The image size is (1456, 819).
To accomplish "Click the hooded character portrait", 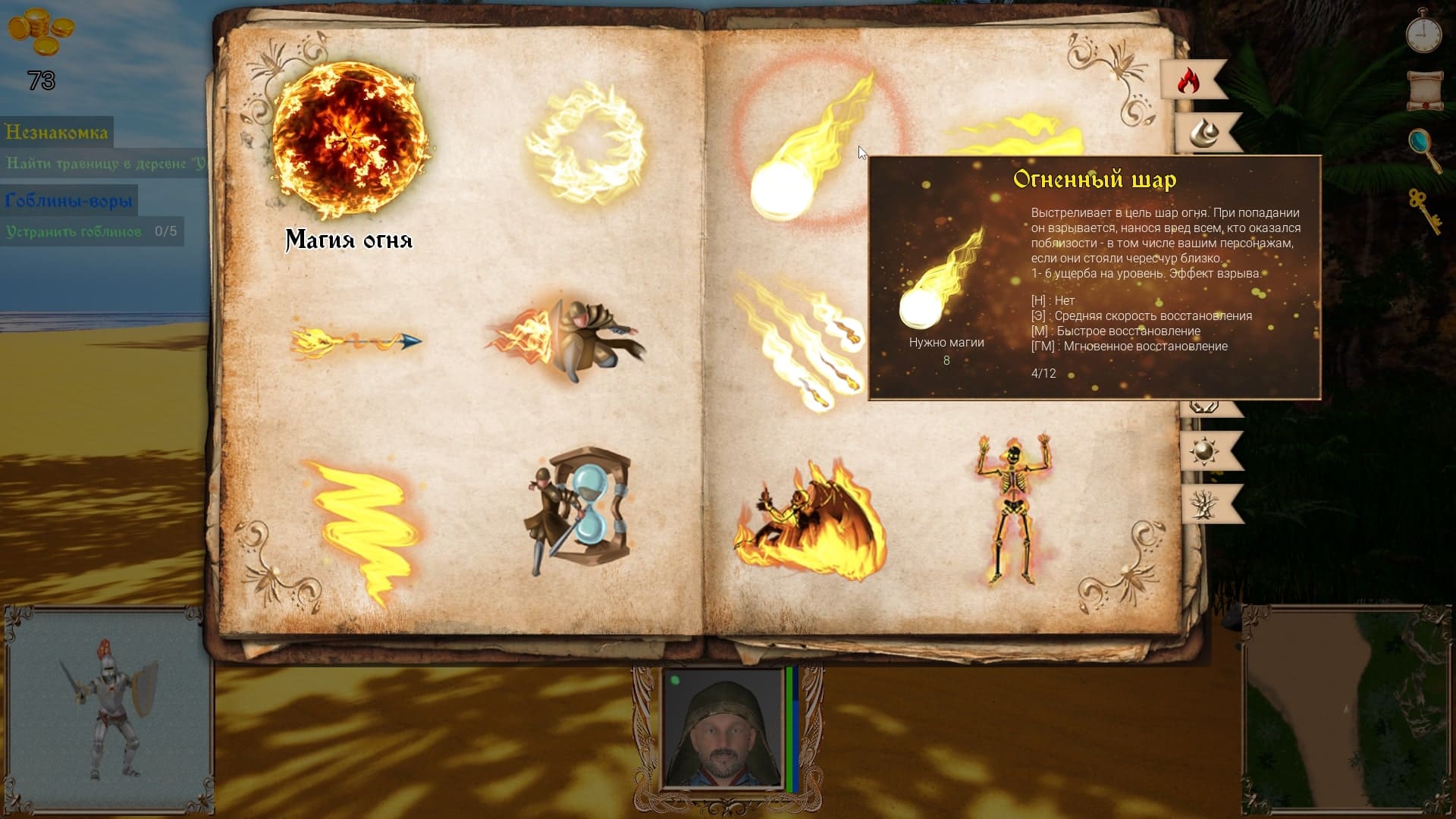I will pos(723,732).
